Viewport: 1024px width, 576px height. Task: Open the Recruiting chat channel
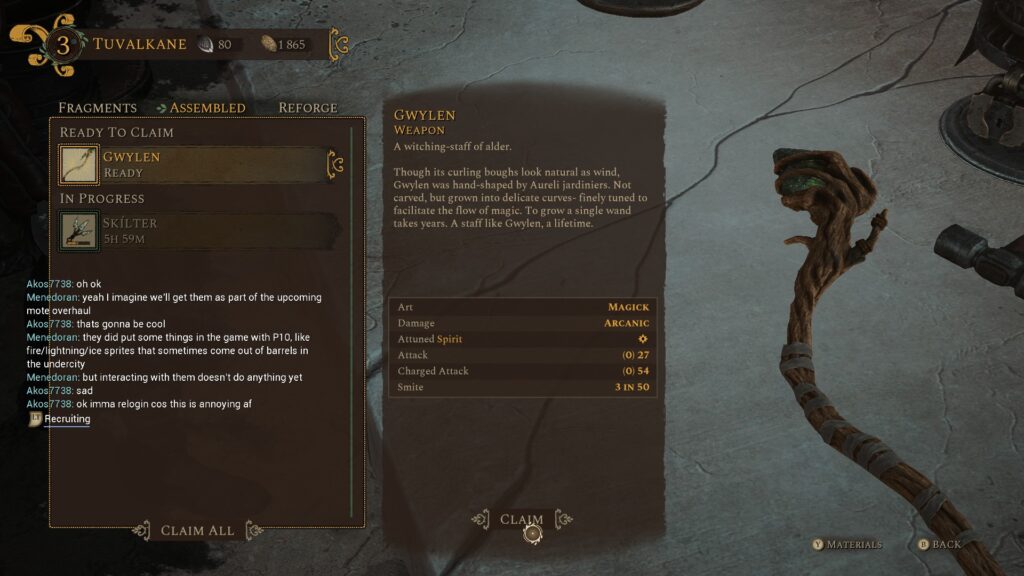pos(67,419)
